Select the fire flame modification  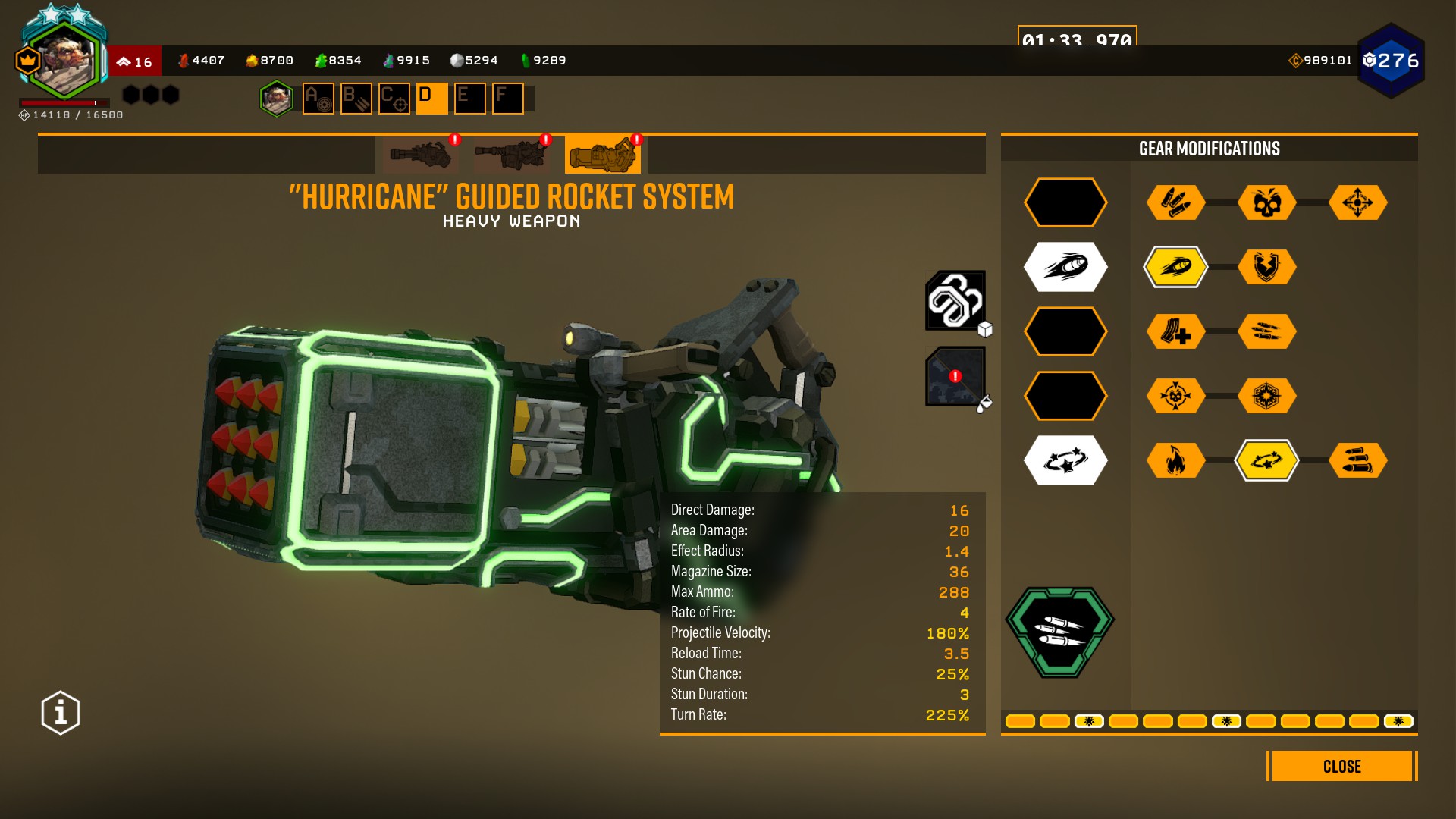(1175, 460)
